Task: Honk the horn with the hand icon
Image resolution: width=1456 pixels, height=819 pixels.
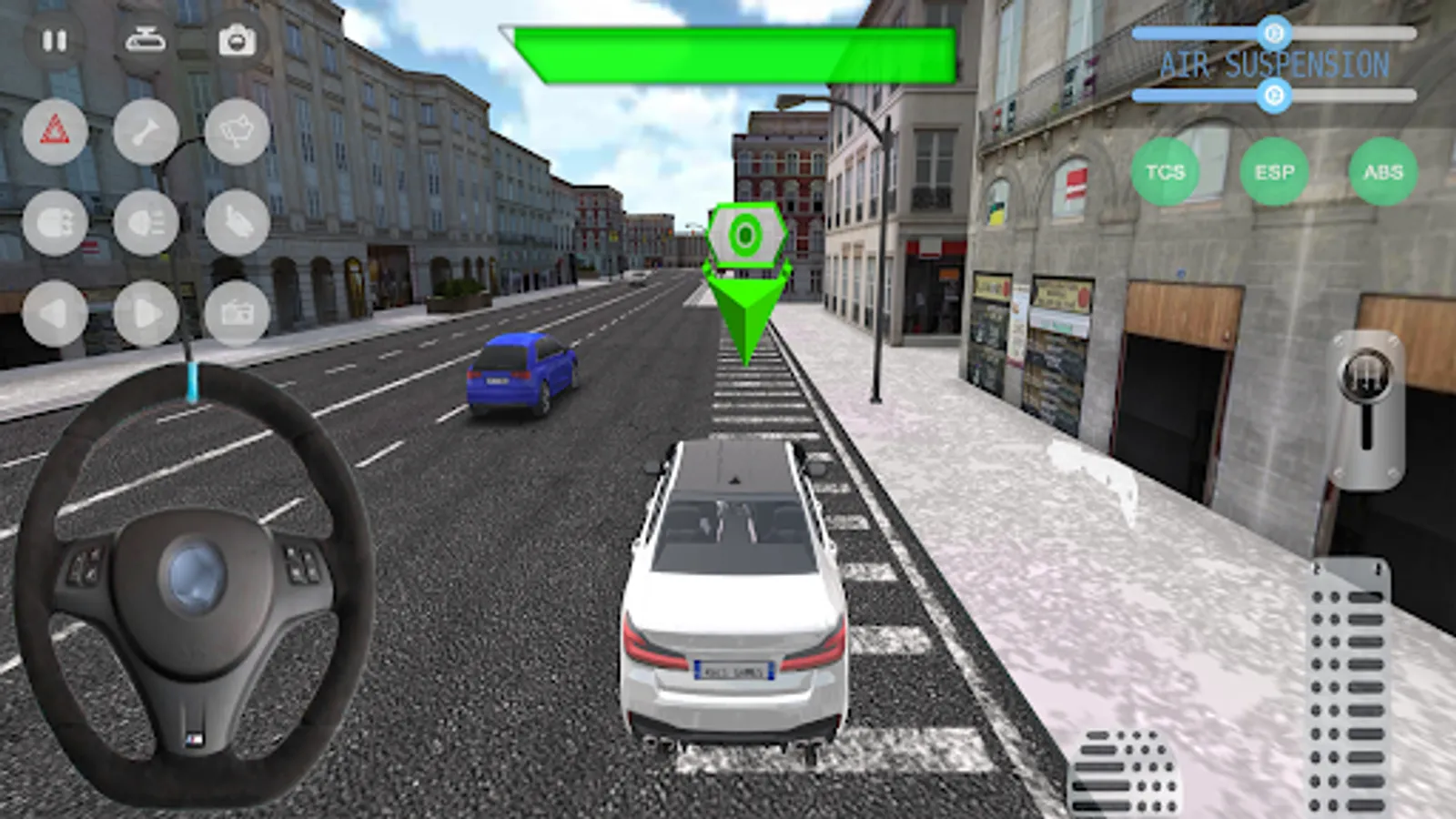Action: click(x=237, y=223)
